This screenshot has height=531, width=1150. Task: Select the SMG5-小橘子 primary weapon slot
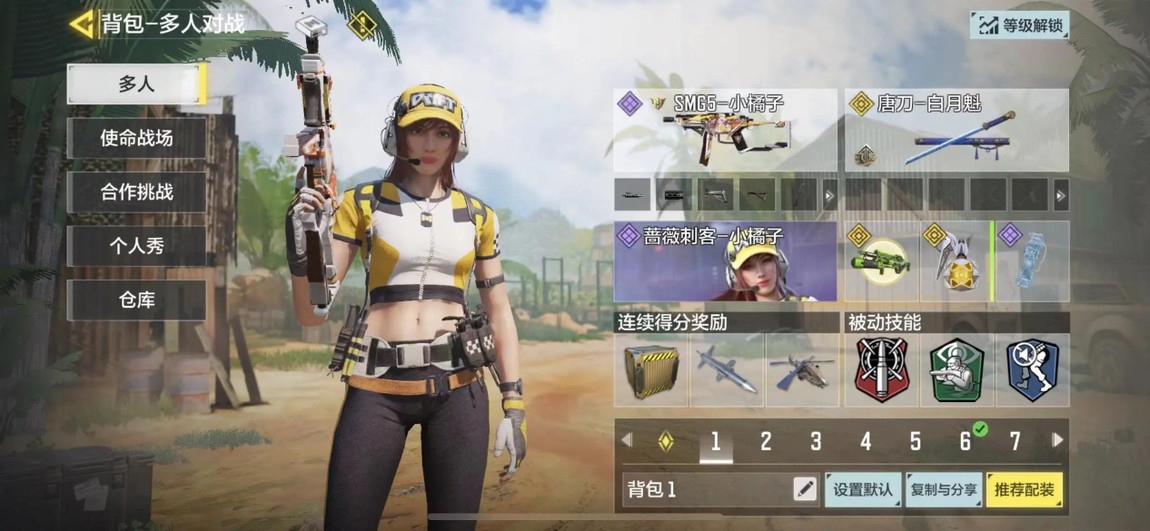725,130
